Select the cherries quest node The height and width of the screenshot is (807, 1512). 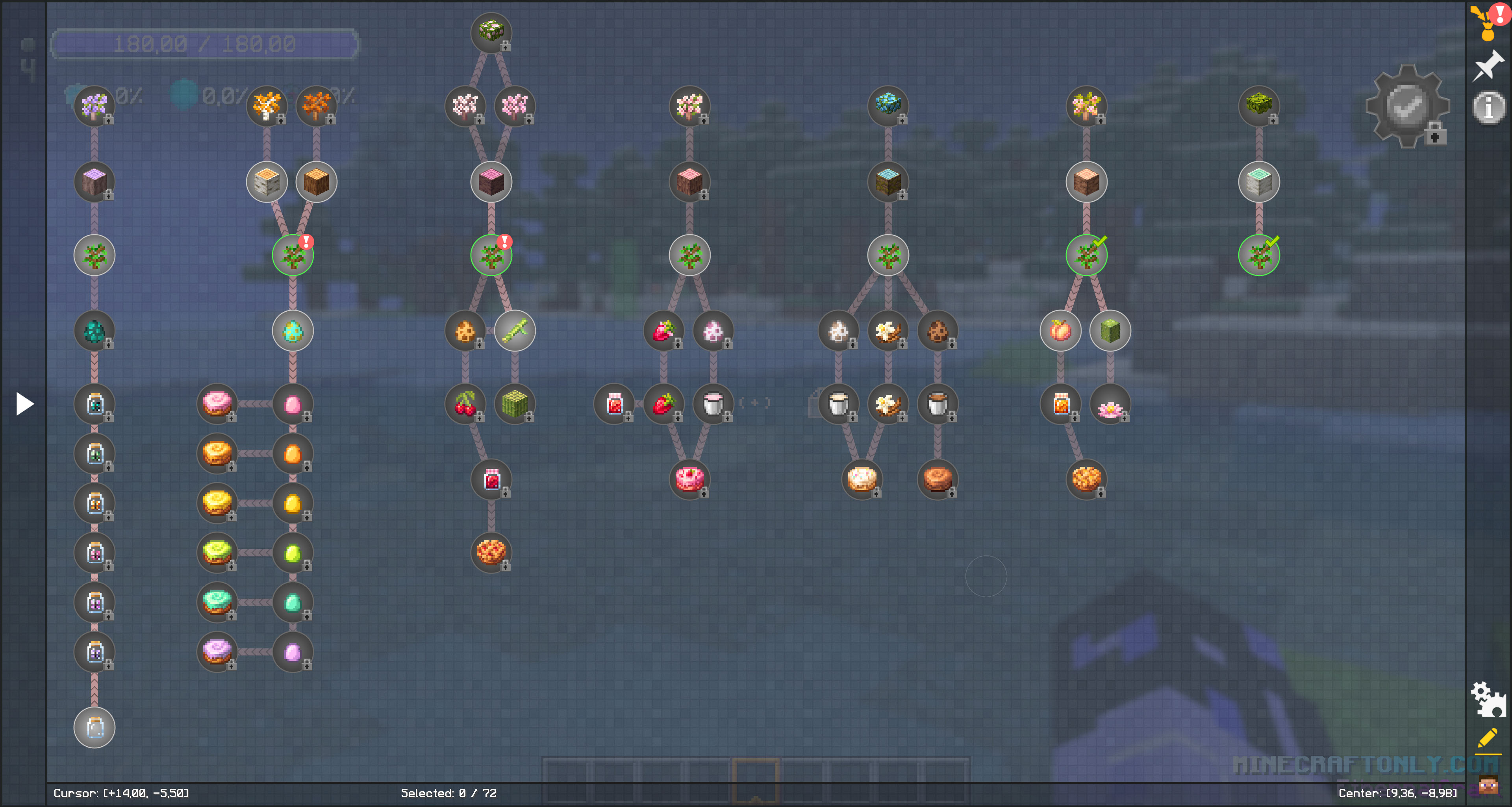[x=465, y=404]
